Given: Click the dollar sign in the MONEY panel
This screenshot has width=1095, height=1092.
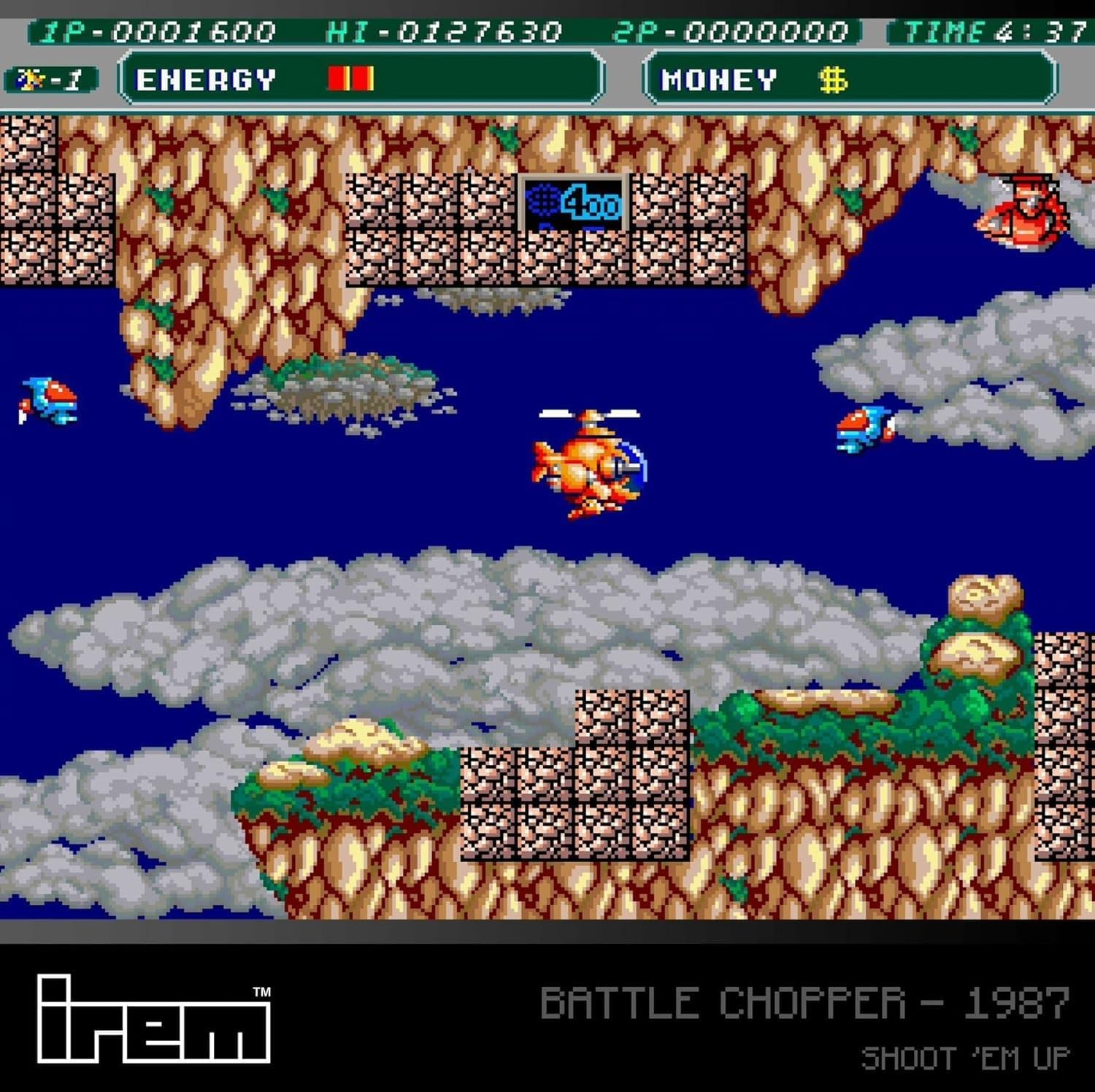Looking at the screenshot, I should click(832, 80).
